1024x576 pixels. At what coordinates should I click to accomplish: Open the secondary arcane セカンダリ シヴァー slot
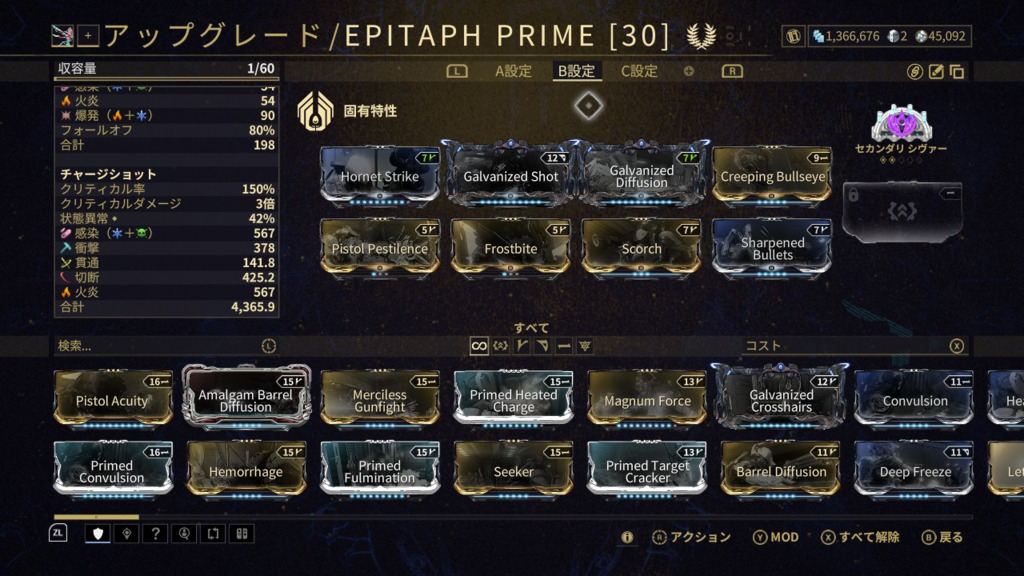901,124
